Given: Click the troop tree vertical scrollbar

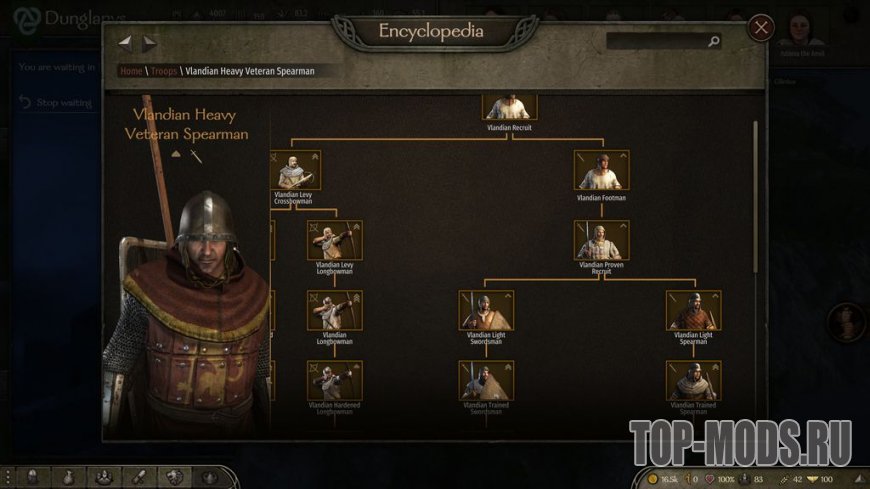Looking at the screenshot, I should click(754, 200).
